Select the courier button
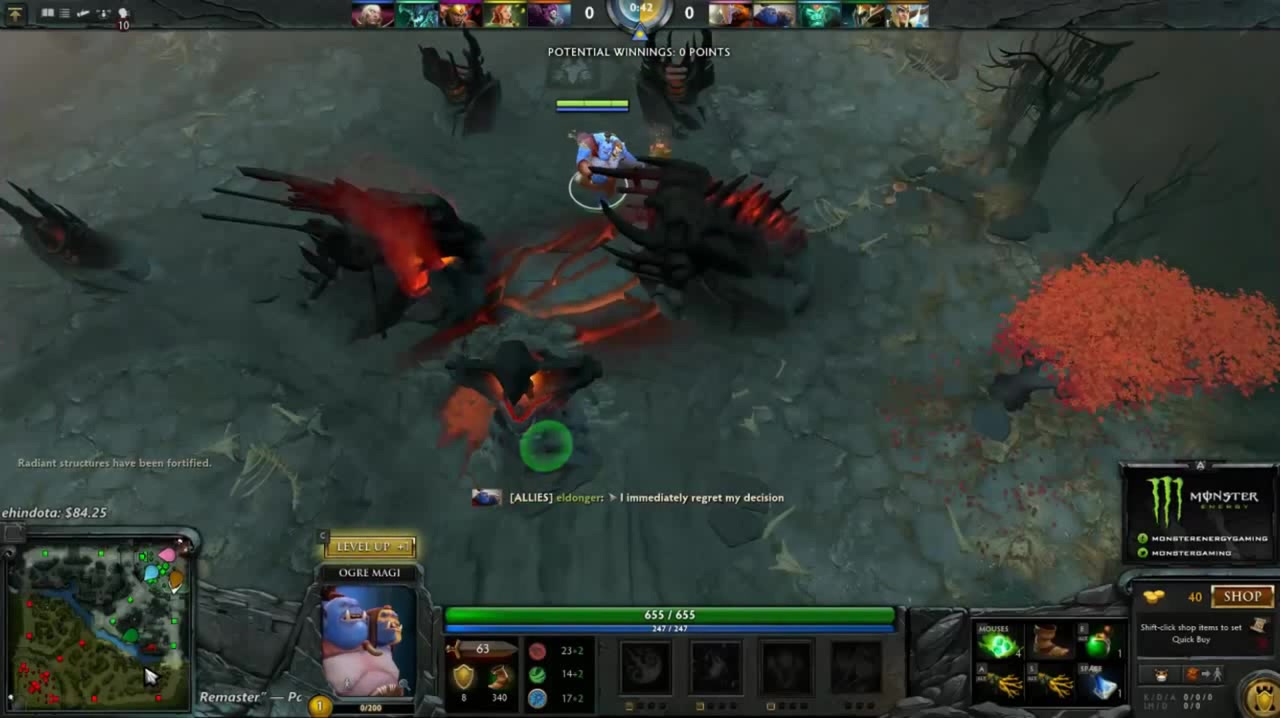Screen dimensions: 1280x718 coord(1161,675)
